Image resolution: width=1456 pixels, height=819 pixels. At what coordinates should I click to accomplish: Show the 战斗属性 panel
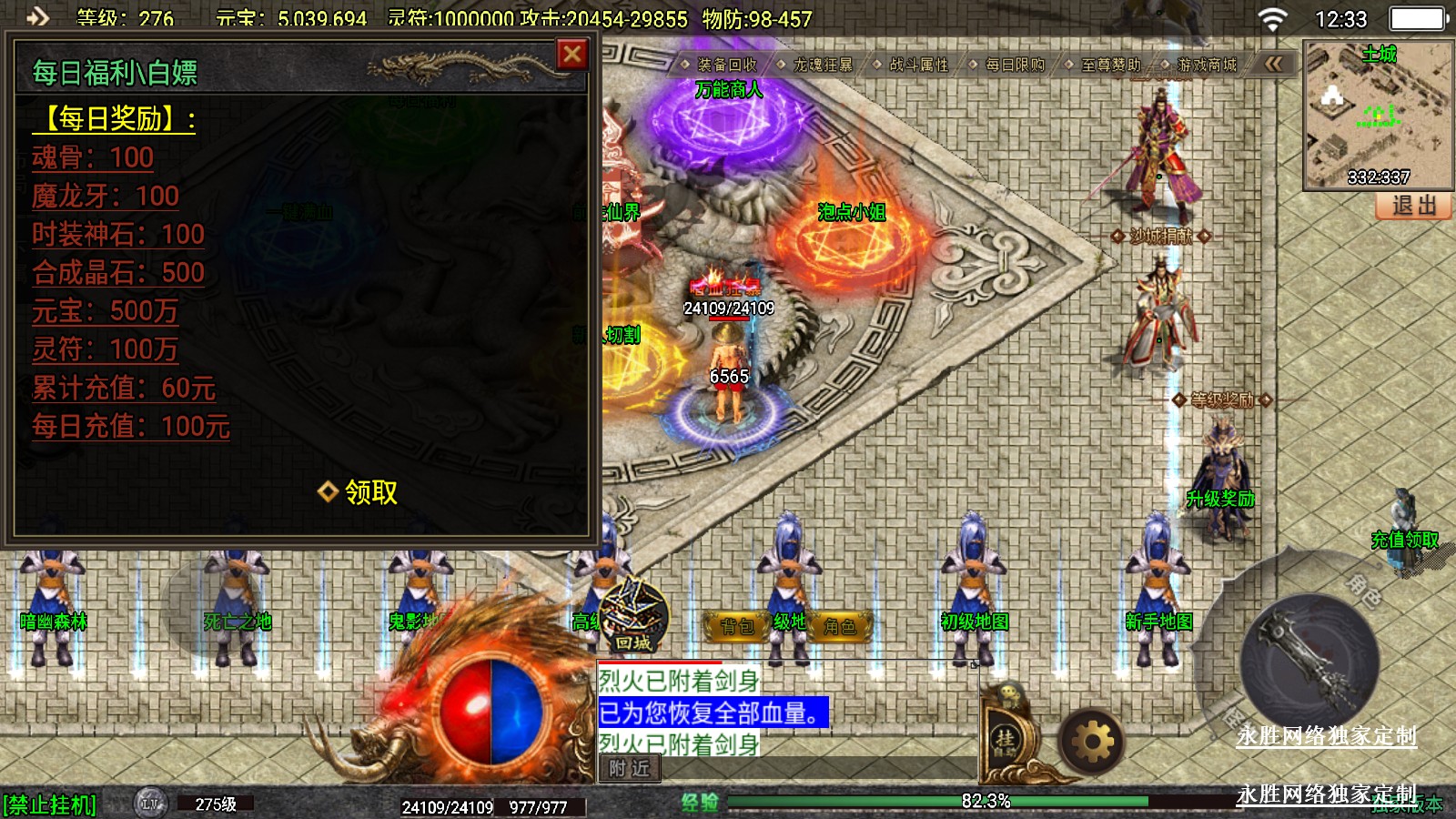[x=918, y=65]
